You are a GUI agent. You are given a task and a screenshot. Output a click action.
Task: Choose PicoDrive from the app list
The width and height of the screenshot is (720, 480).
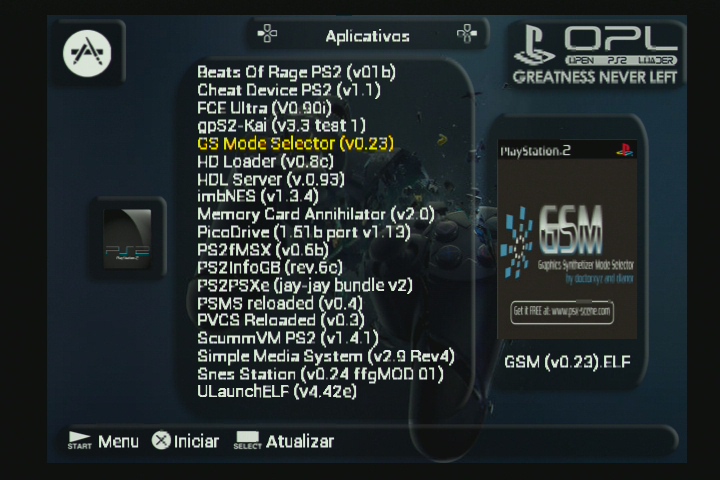tap(304, 232)
